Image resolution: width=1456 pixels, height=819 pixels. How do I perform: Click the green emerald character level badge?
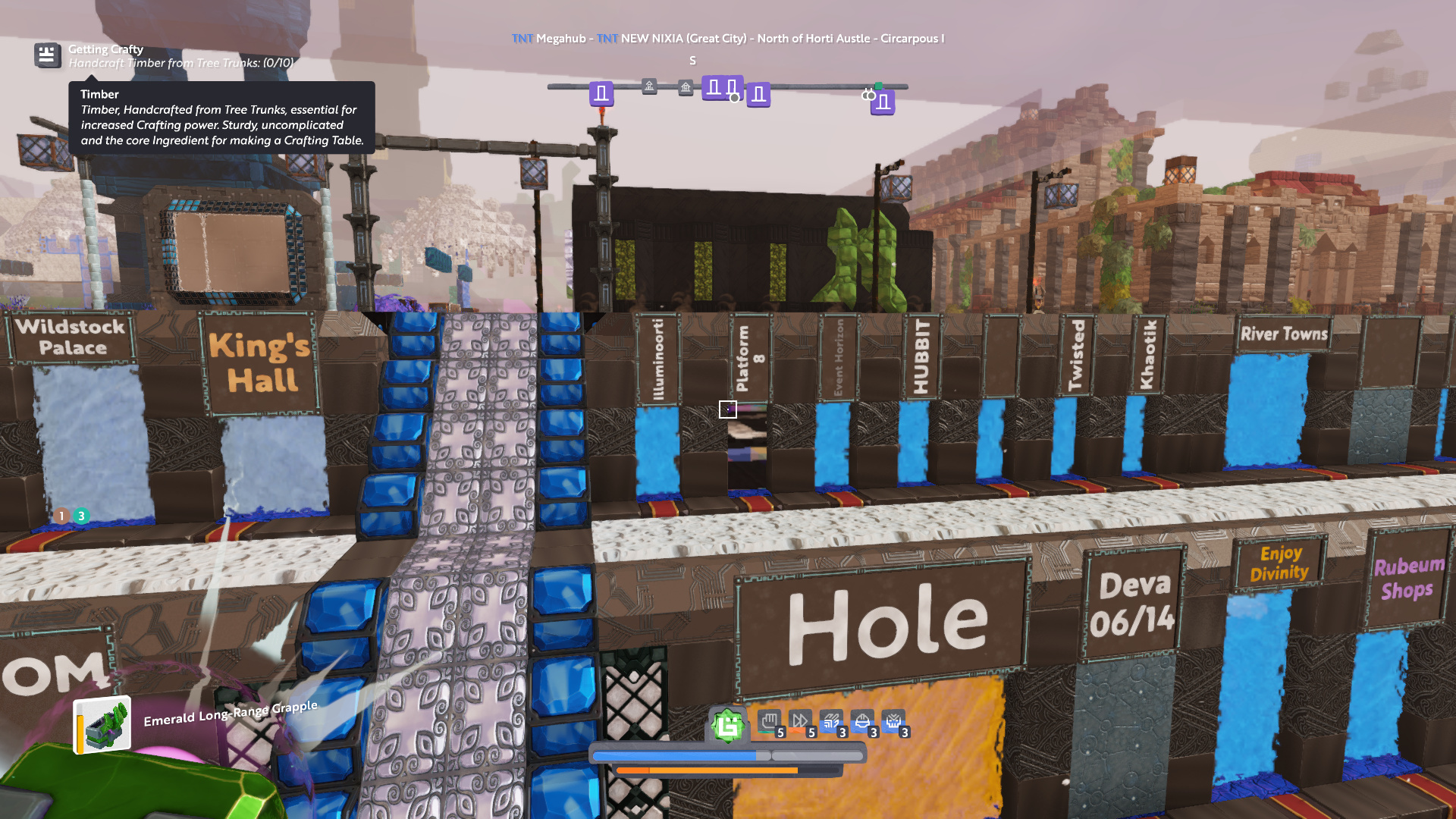727,726
